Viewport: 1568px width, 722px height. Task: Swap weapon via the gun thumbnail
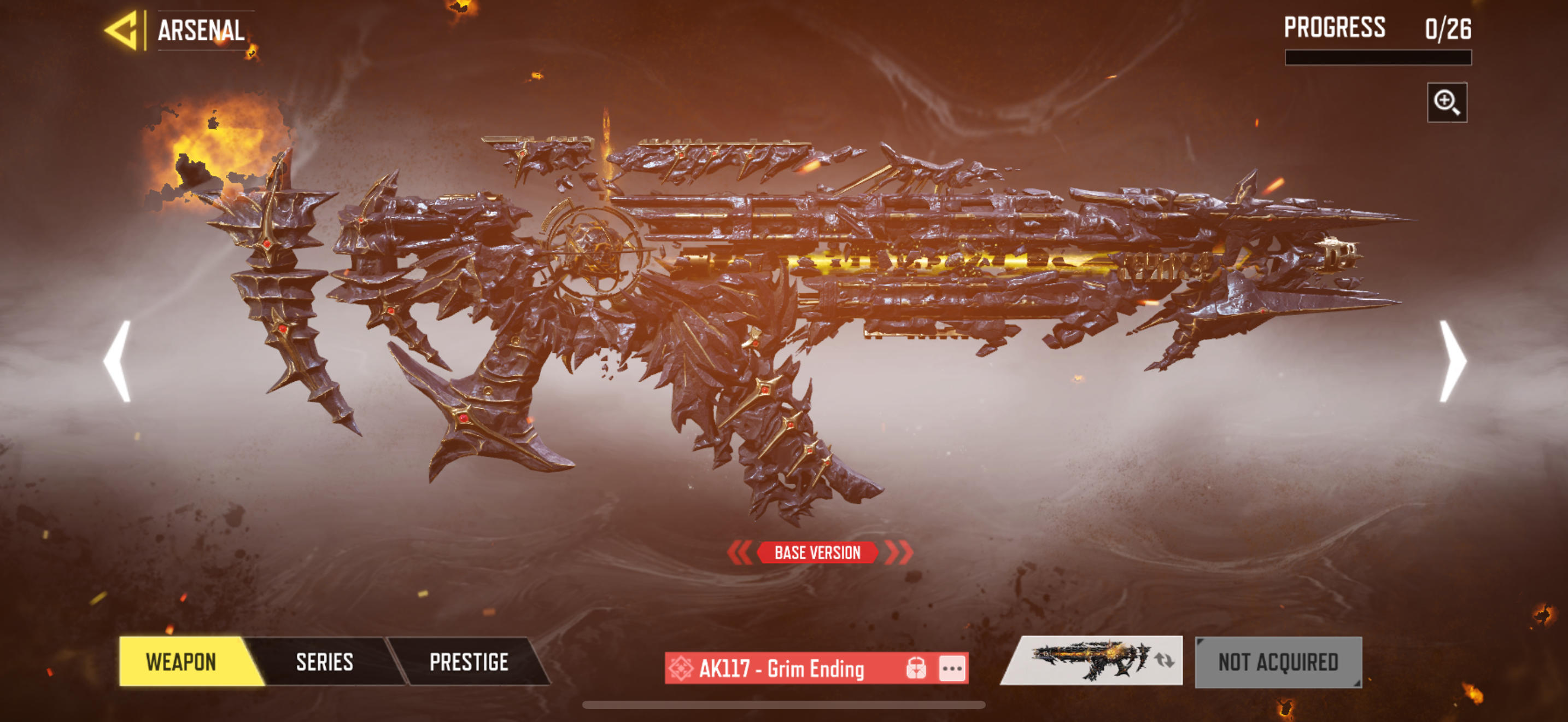coord(1092,661)
